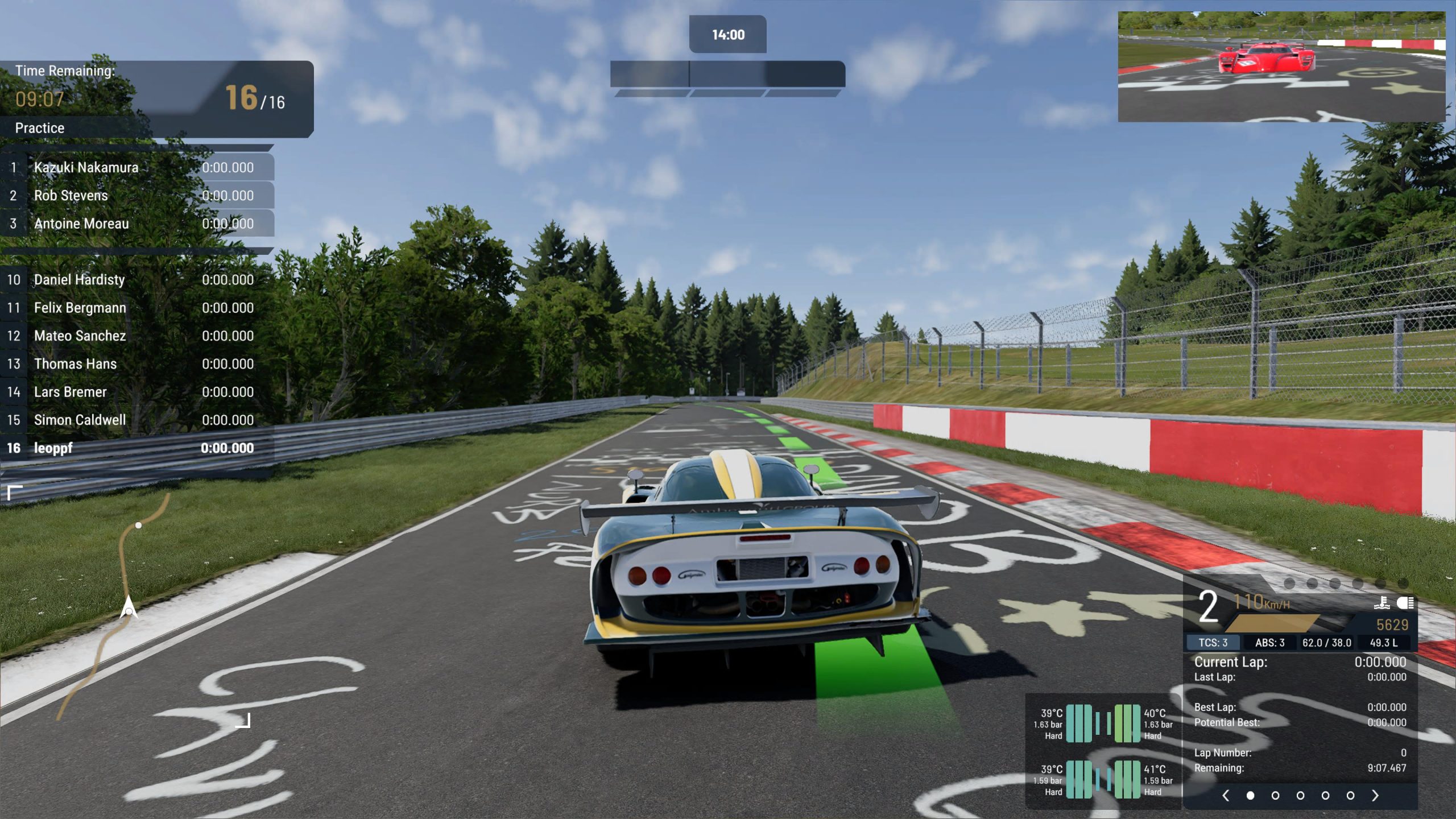The height and width of the screenshot is (819, 1456).
Task: Click the rear-view mirror display
Action: pos(1281,67)
